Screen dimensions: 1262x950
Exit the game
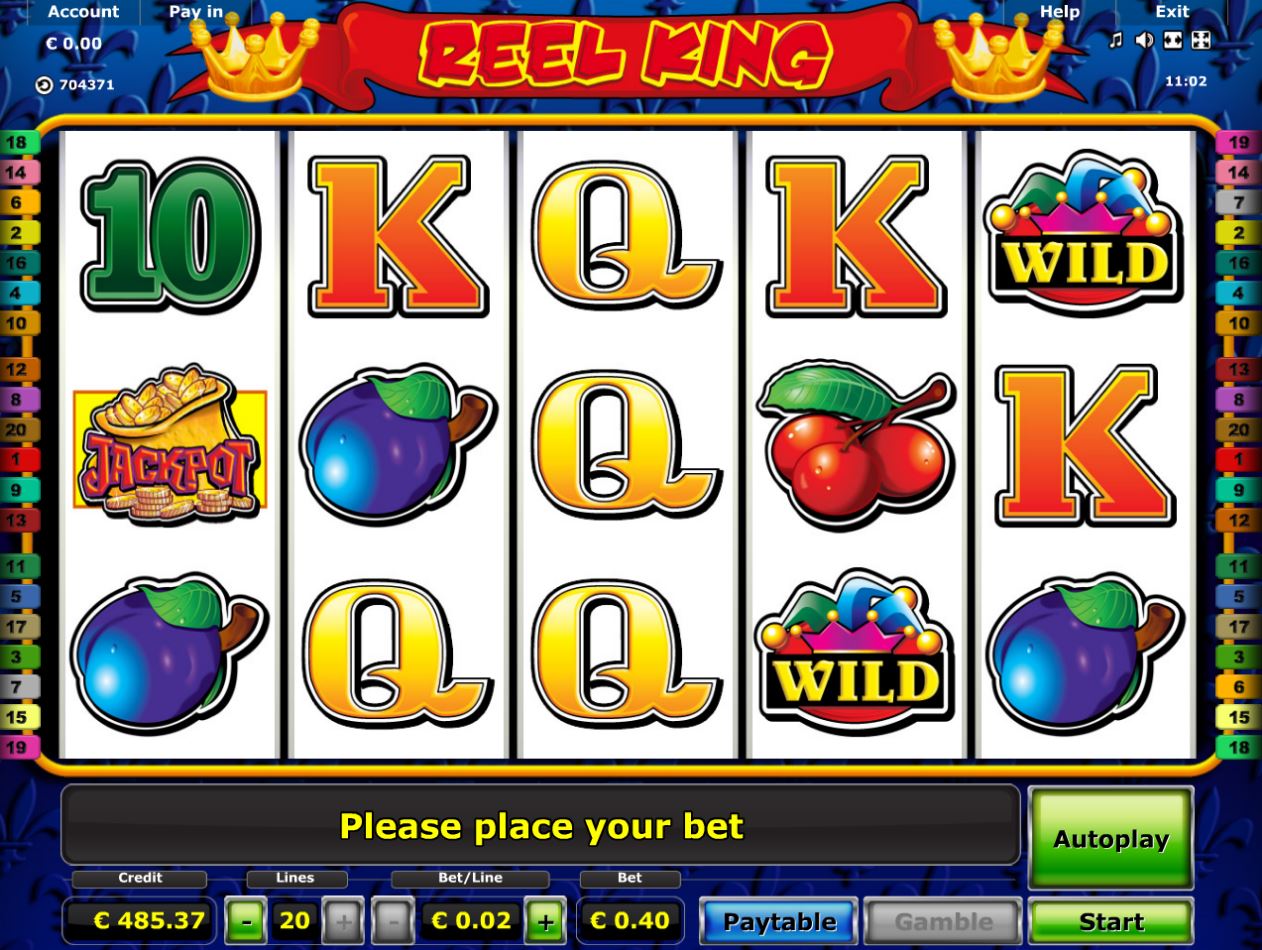click(1172, 12)
